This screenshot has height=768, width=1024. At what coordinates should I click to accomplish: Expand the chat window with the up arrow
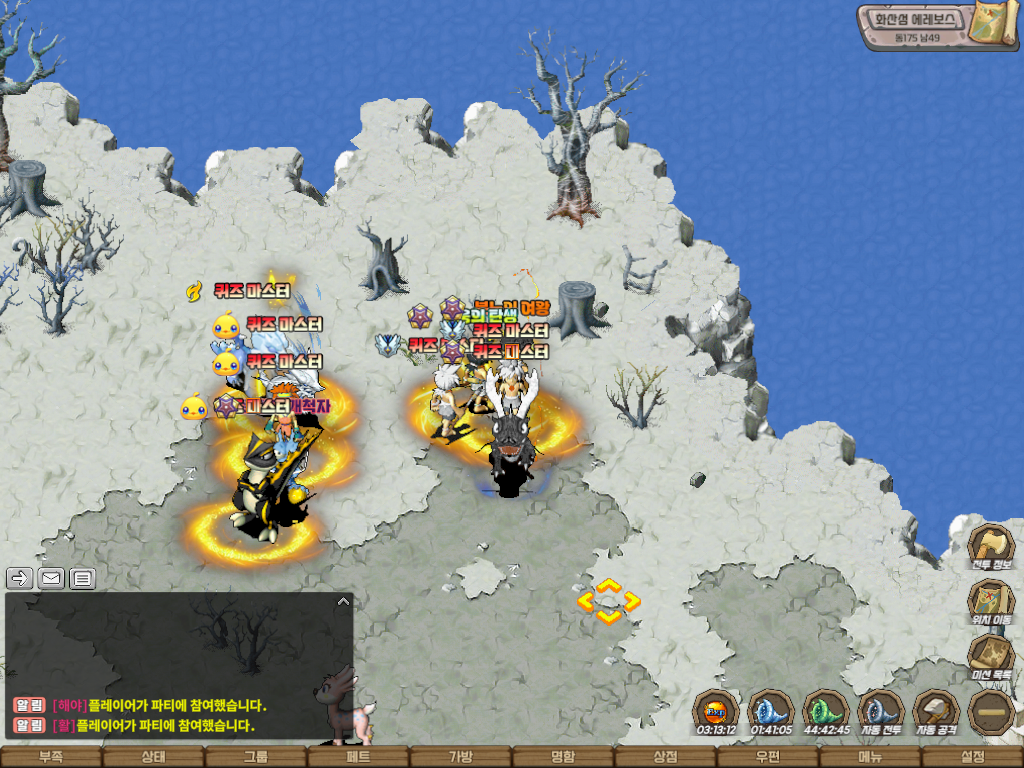(342, 602)
